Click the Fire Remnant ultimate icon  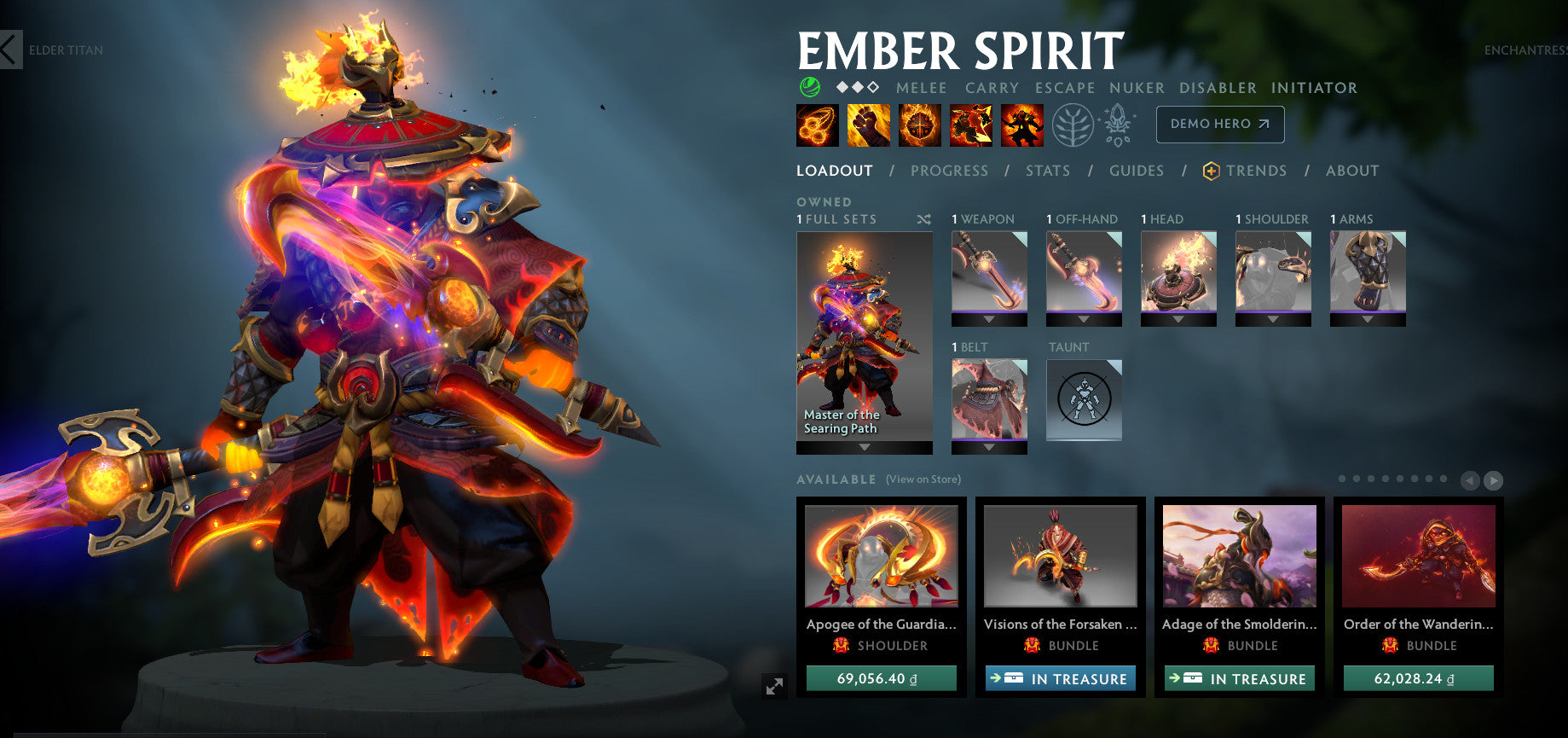(x=1022, y=124)
